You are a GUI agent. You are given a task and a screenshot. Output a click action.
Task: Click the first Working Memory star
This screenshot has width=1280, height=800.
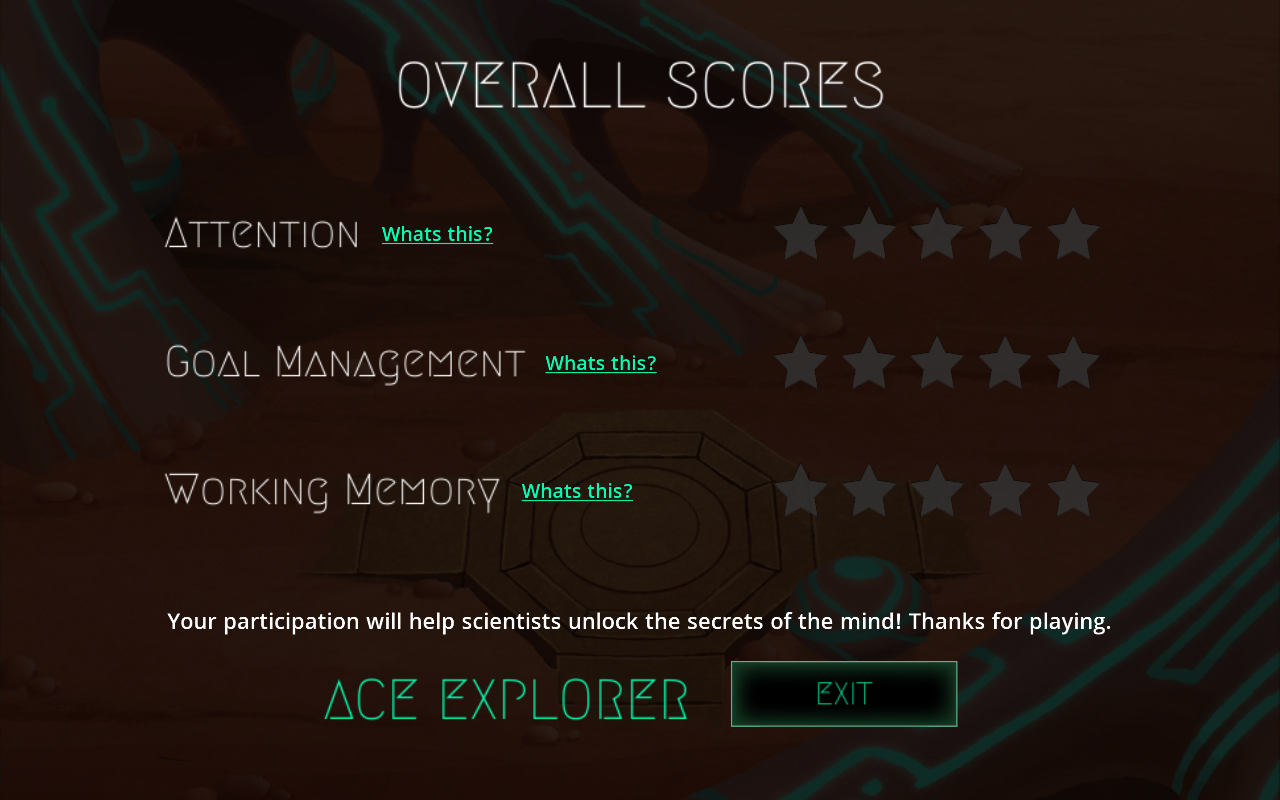pos(801,490)
